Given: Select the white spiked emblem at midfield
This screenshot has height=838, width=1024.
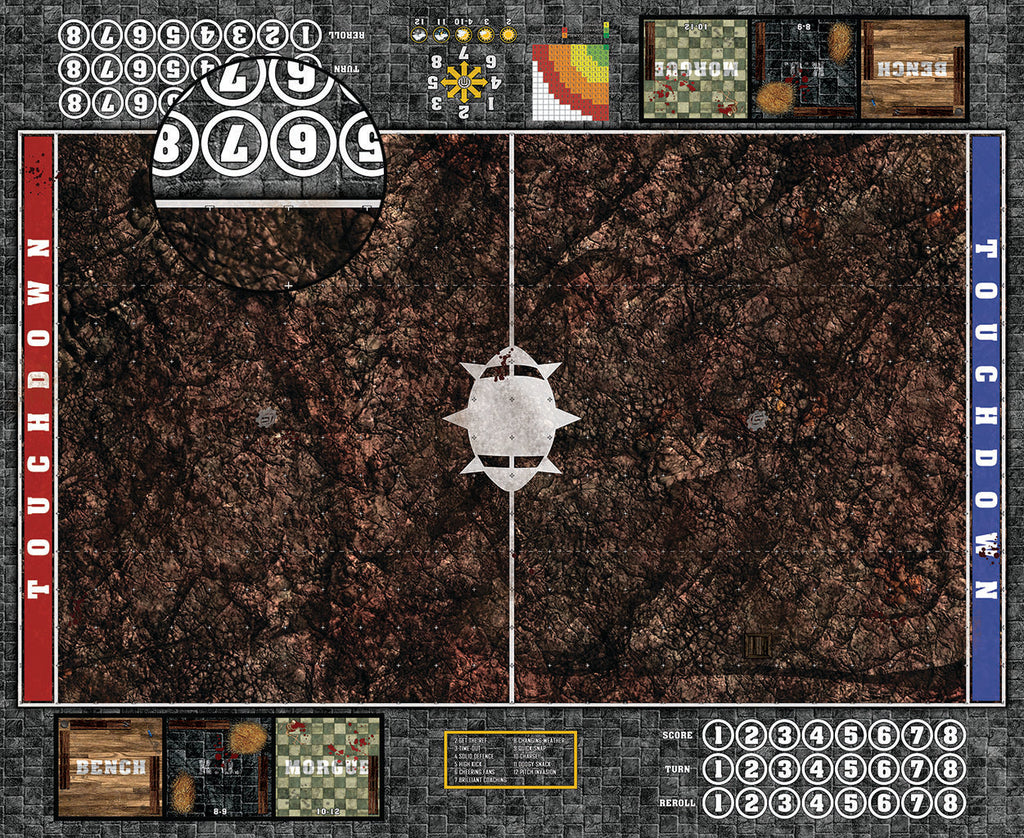Looking at the screenshot, I should tap(511, 419).
